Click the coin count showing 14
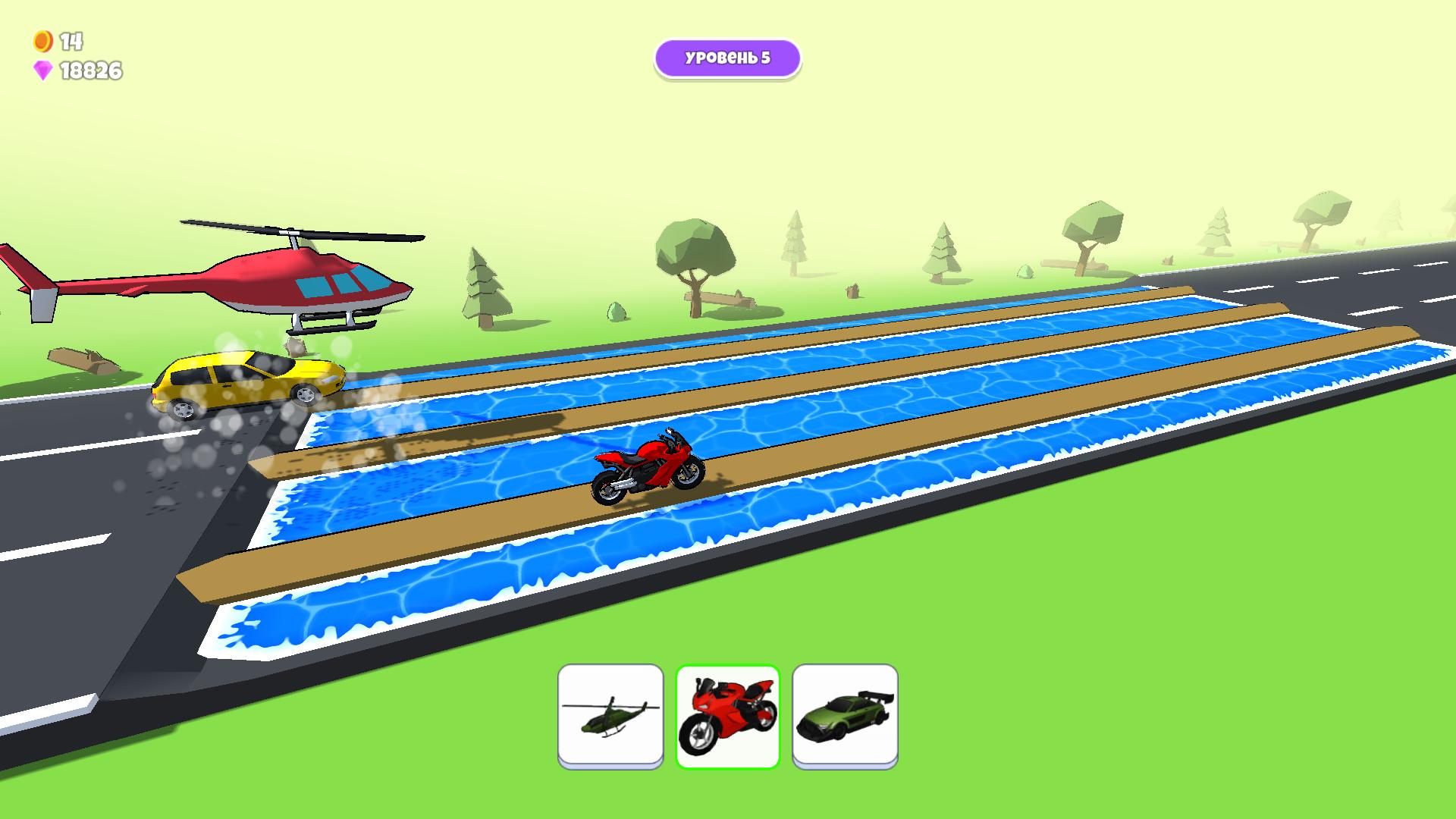This screenshot has height=819, width=1456. [x=70, y=42]
